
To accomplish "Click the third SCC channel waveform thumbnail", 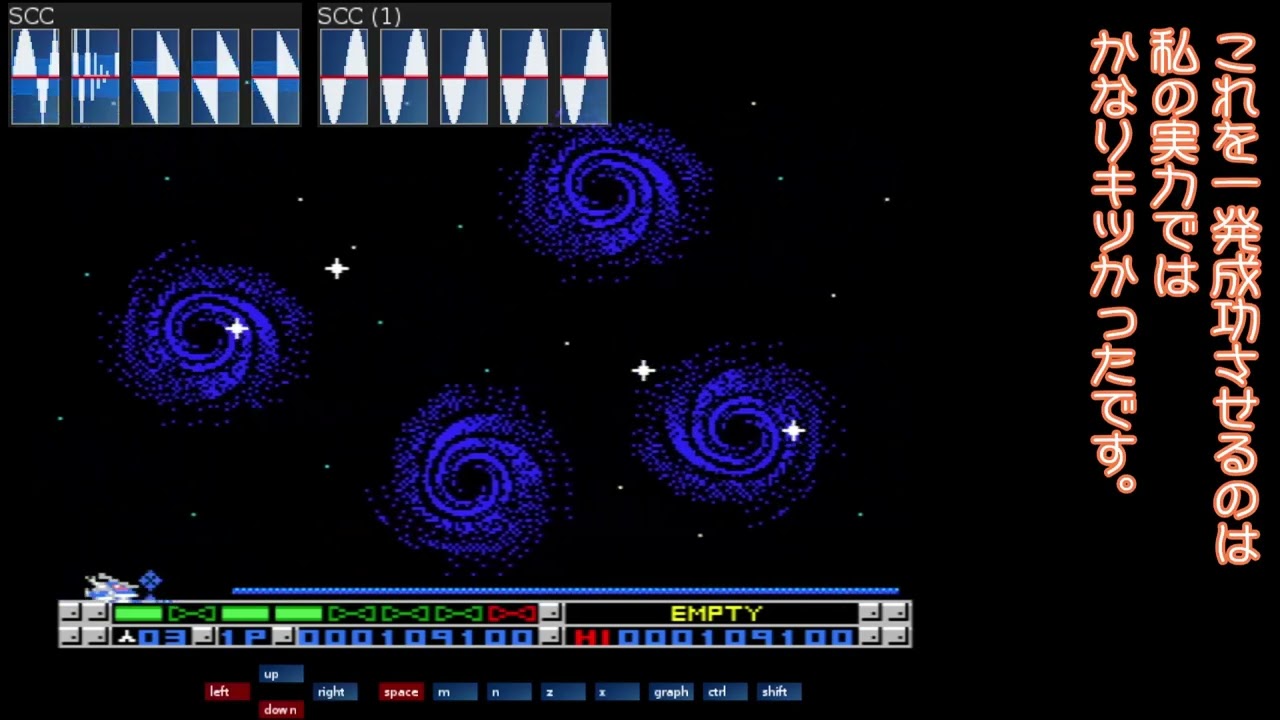I will pyautogui.click(x=155, y=77).
